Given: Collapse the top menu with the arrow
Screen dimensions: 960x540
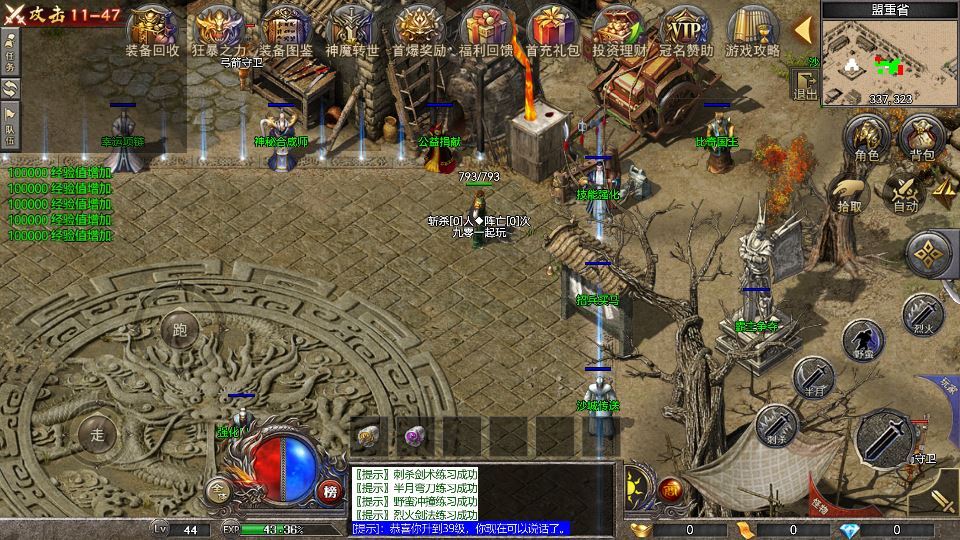Looking at the screenshot, I should tap(802, 29).
